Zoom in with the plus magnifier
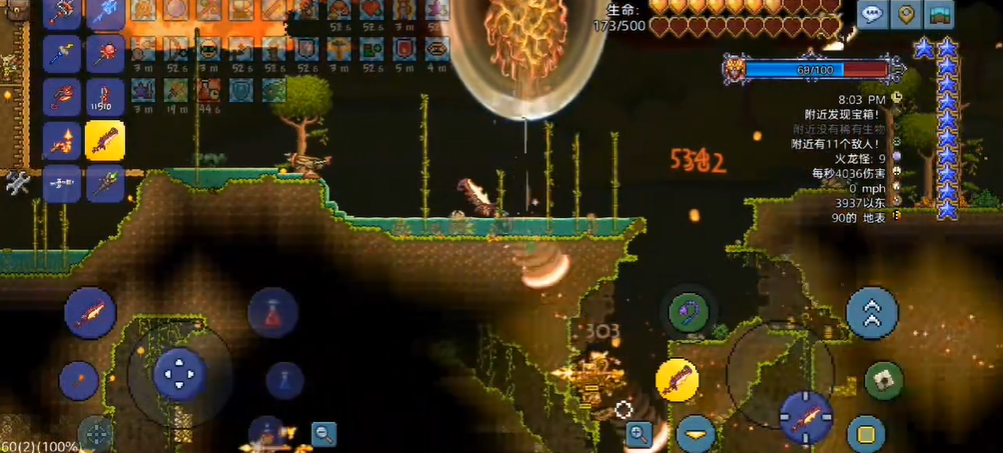 click(639, 434)
